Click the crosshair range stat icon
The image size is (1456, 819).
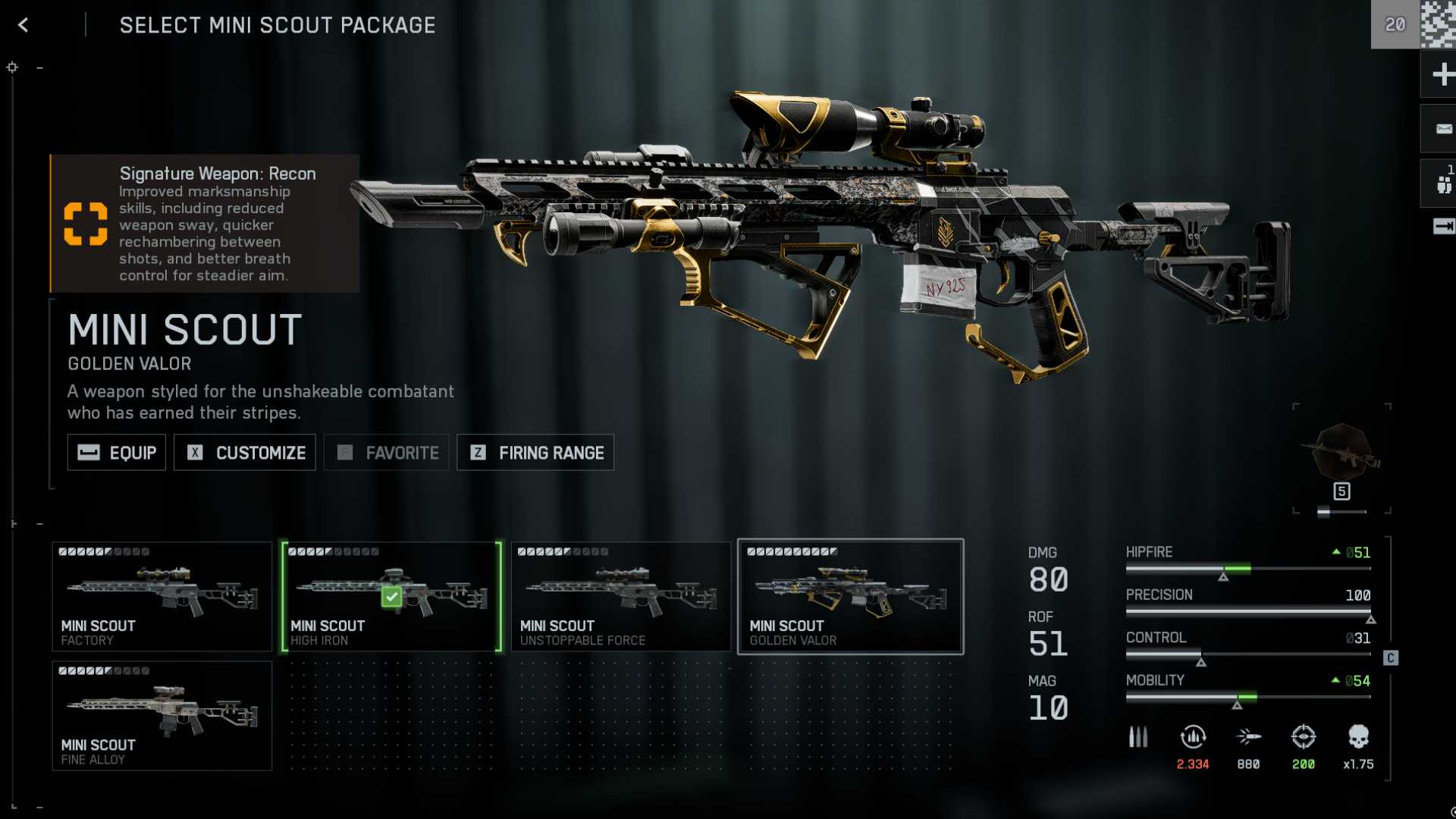tap(1303, 737)
